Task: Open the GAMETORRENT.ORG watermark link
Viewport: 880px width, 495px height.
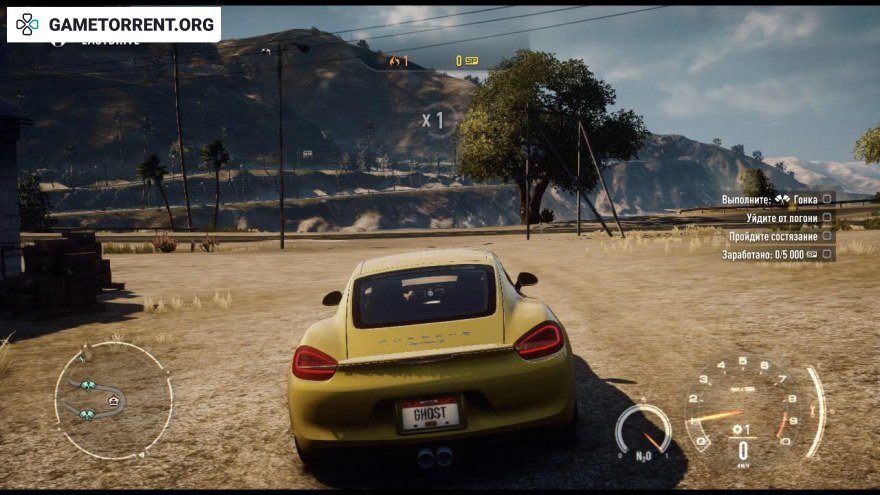Action: pyautogui.click(x=114, y=24)
